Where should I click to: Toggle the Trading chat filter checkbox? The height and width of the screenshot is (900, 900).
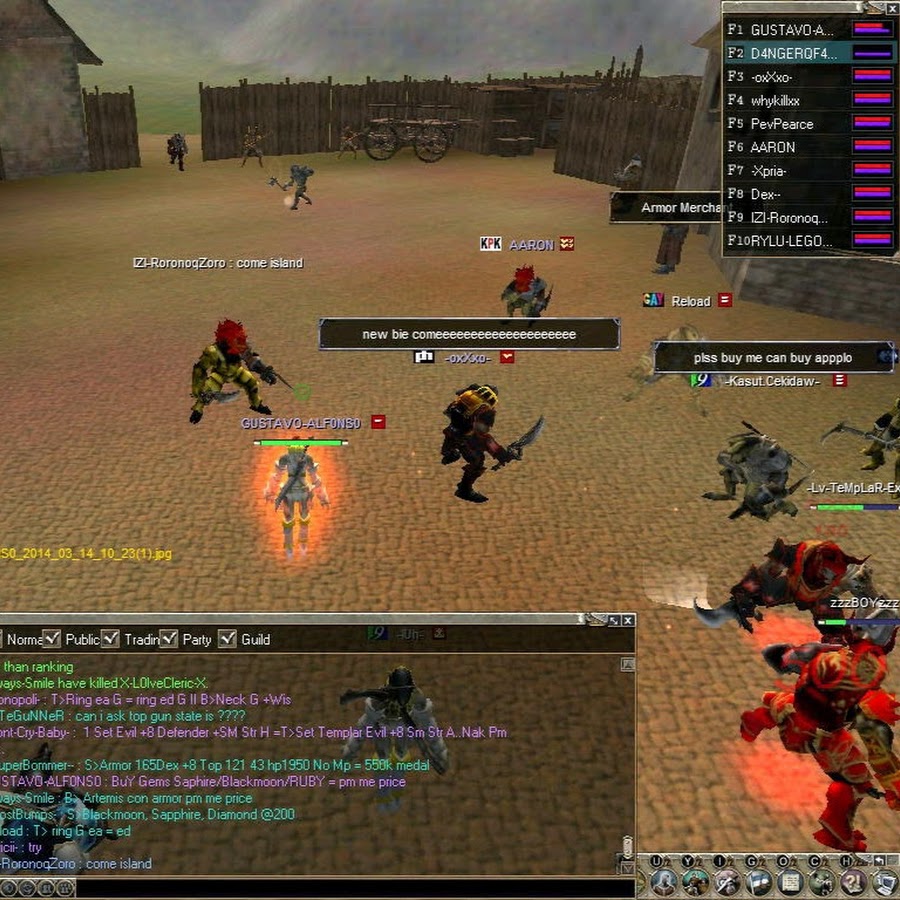click(110, 638)
